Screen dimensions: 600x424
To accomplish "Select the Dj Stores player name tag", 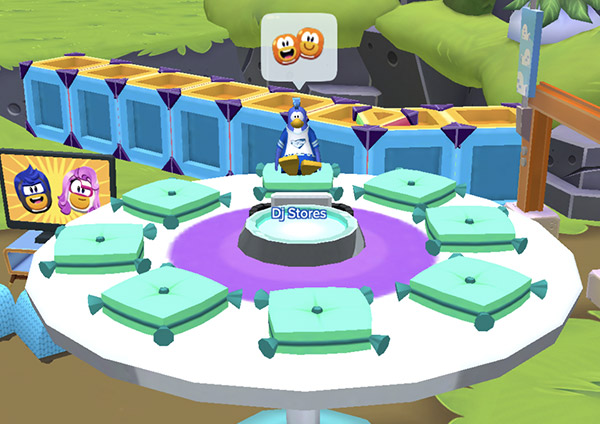I will point(299,212).
